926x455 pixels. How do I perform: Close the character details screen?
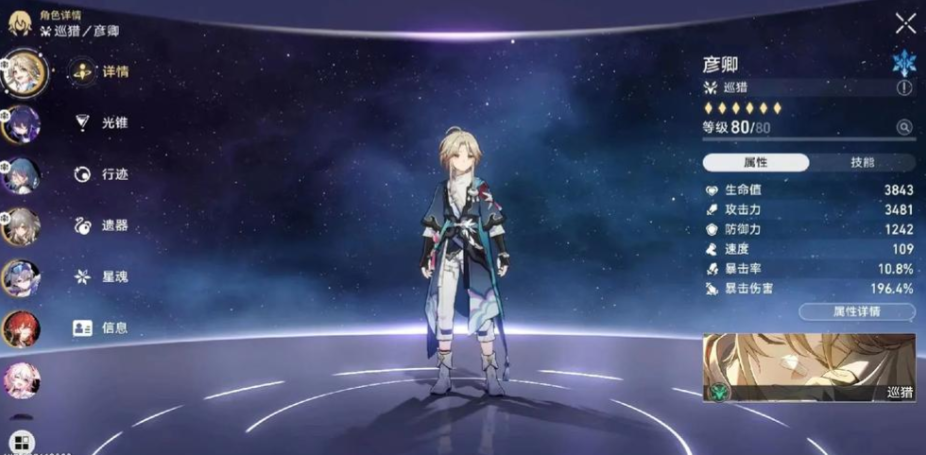click(905, 24)
